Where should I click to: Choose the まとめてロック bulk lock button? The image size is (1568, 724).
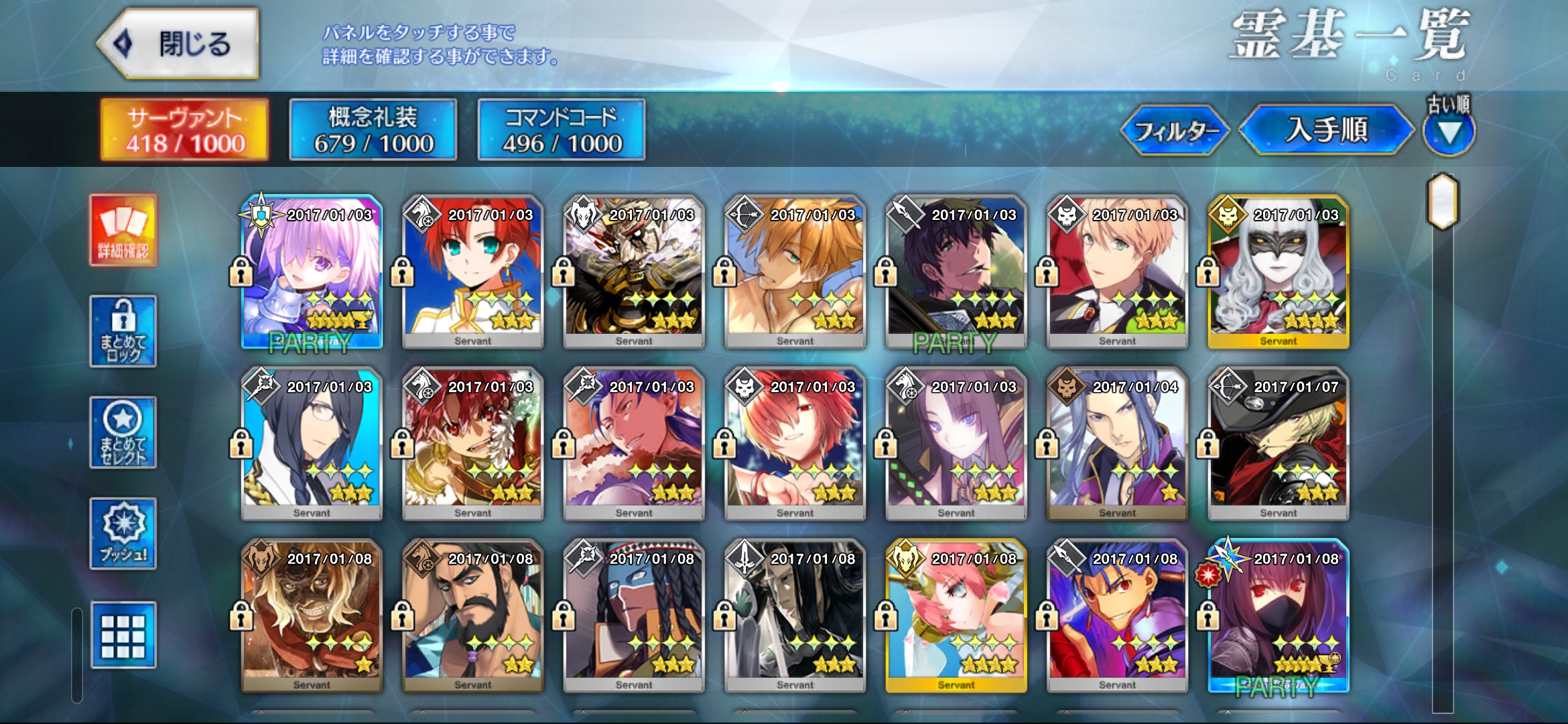123,331
